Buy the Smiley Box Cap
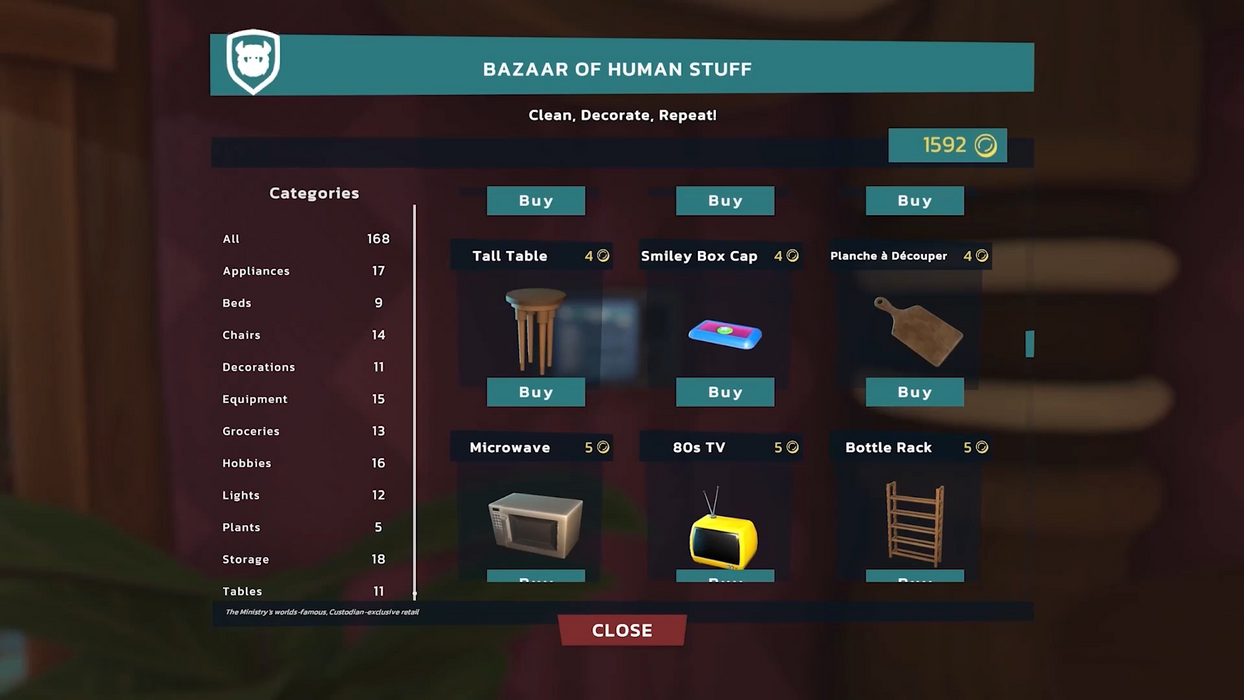1244x700 pixels. 725,392
